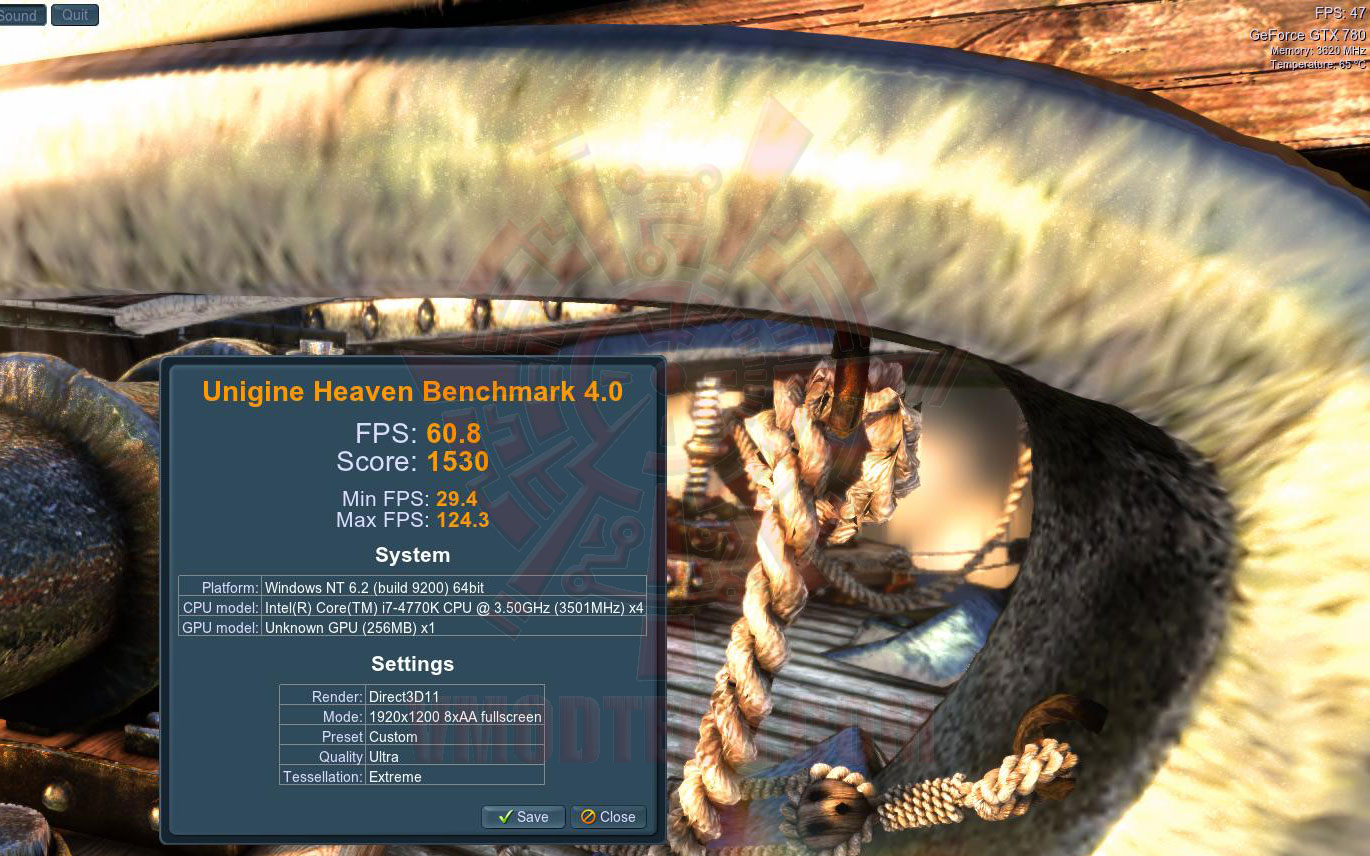Save the benchmark results
The width and height of the screenshot is (1370, 856).
click(x=523, y=817)
